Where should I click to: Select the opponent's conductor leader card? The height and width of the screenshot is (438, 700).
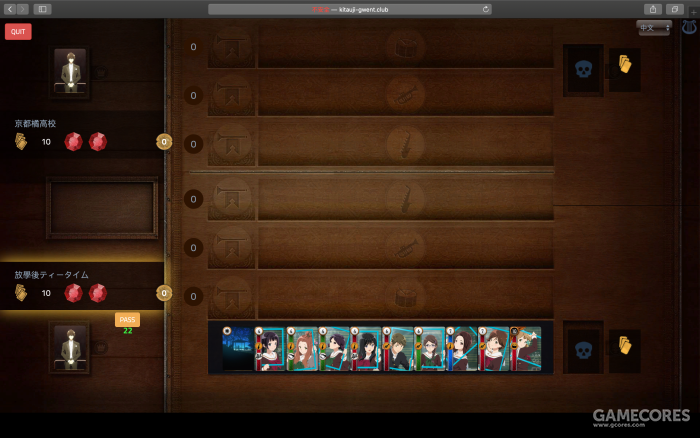[x=70, y=71]
